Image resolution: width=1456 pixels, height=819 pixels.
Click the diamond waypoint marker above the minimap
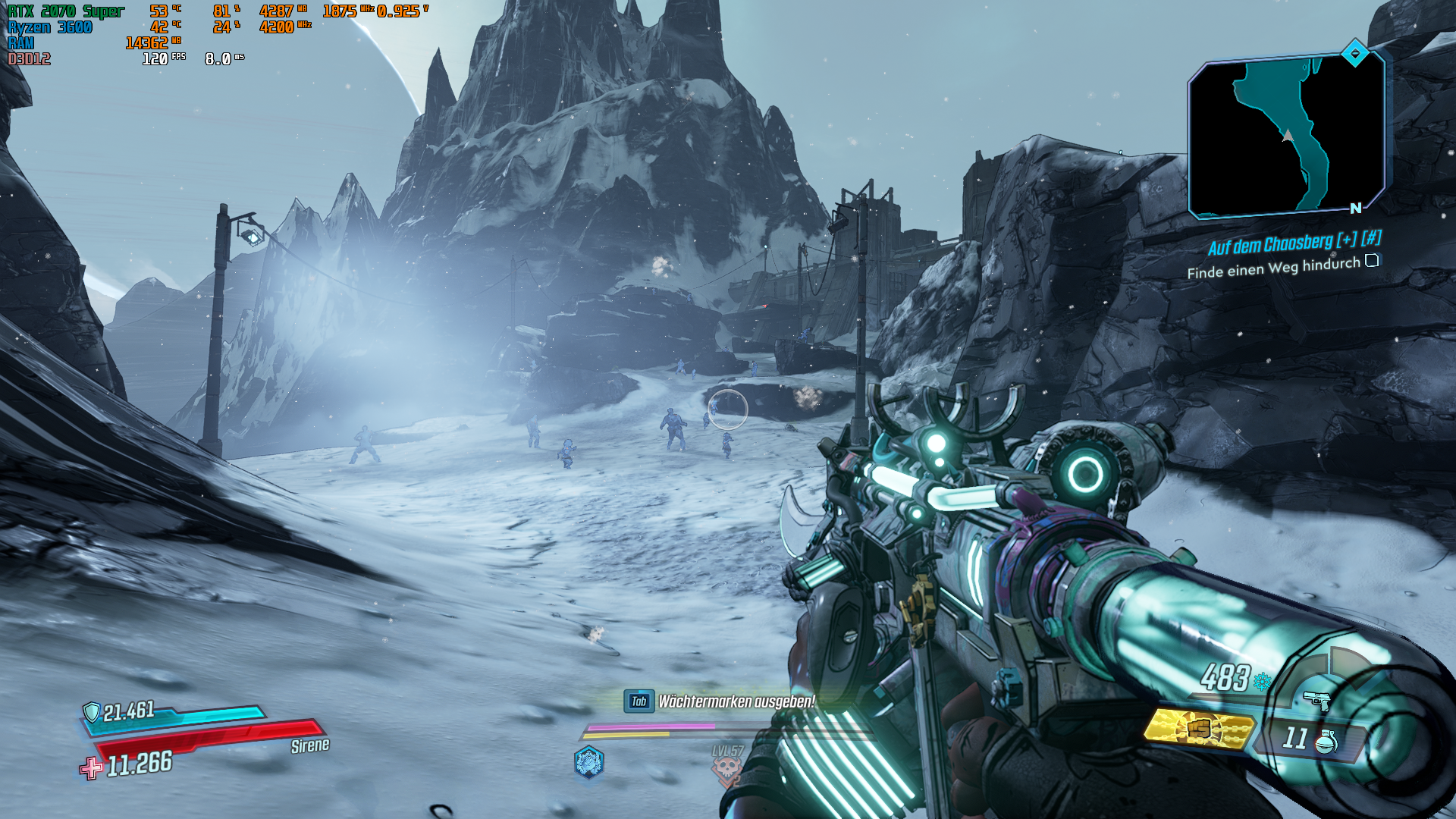coord(1354,53)
